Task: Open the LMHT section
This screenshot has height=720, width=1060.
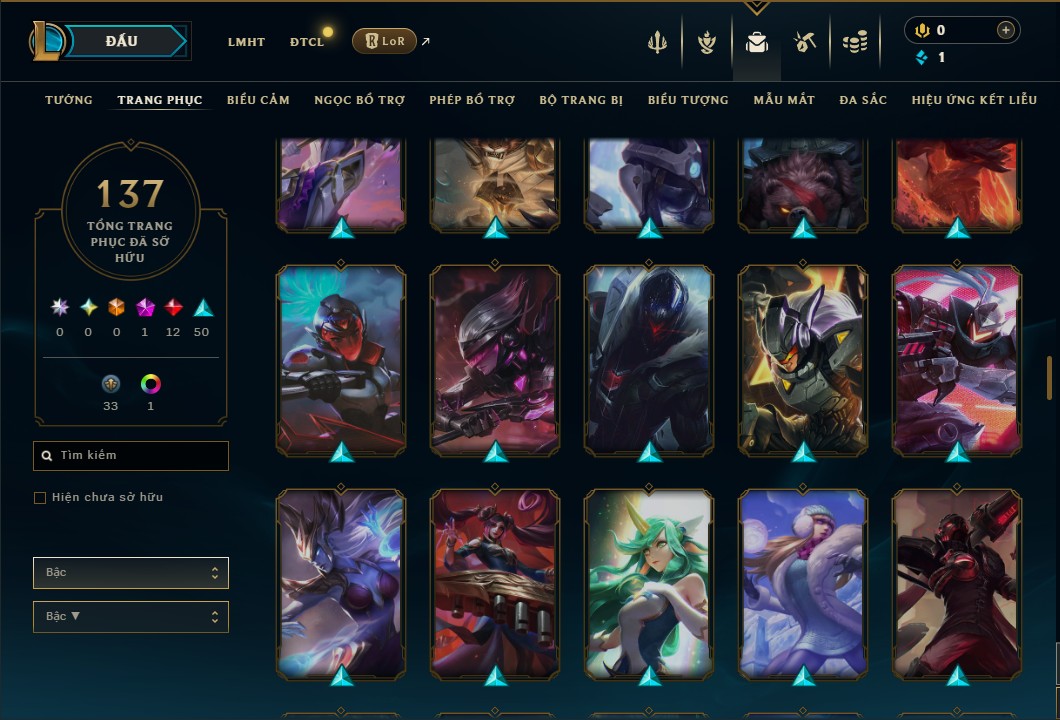Action: (246, 42)
